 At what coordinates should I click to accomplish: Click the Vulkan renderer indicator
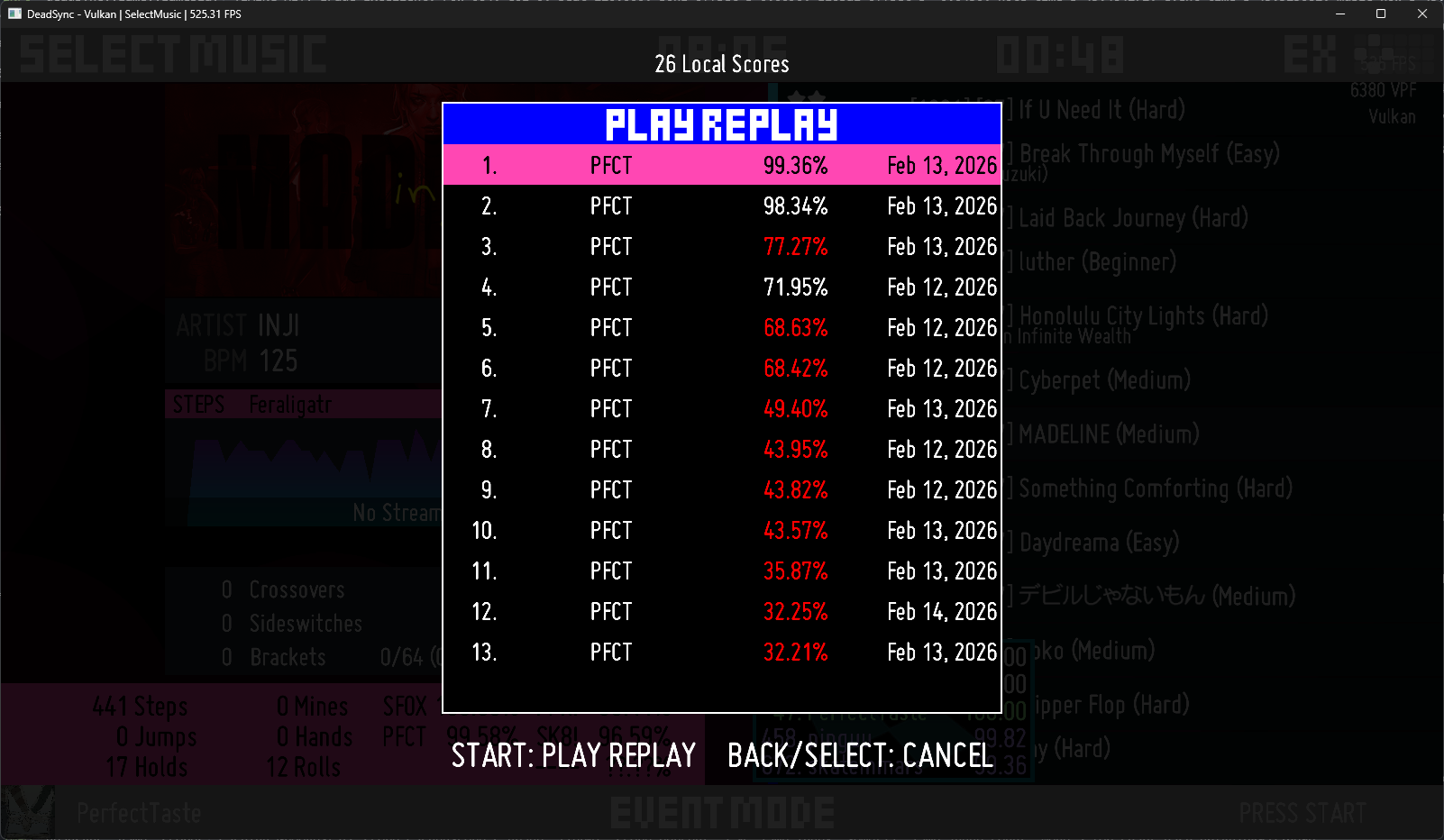pos(1393,116)
